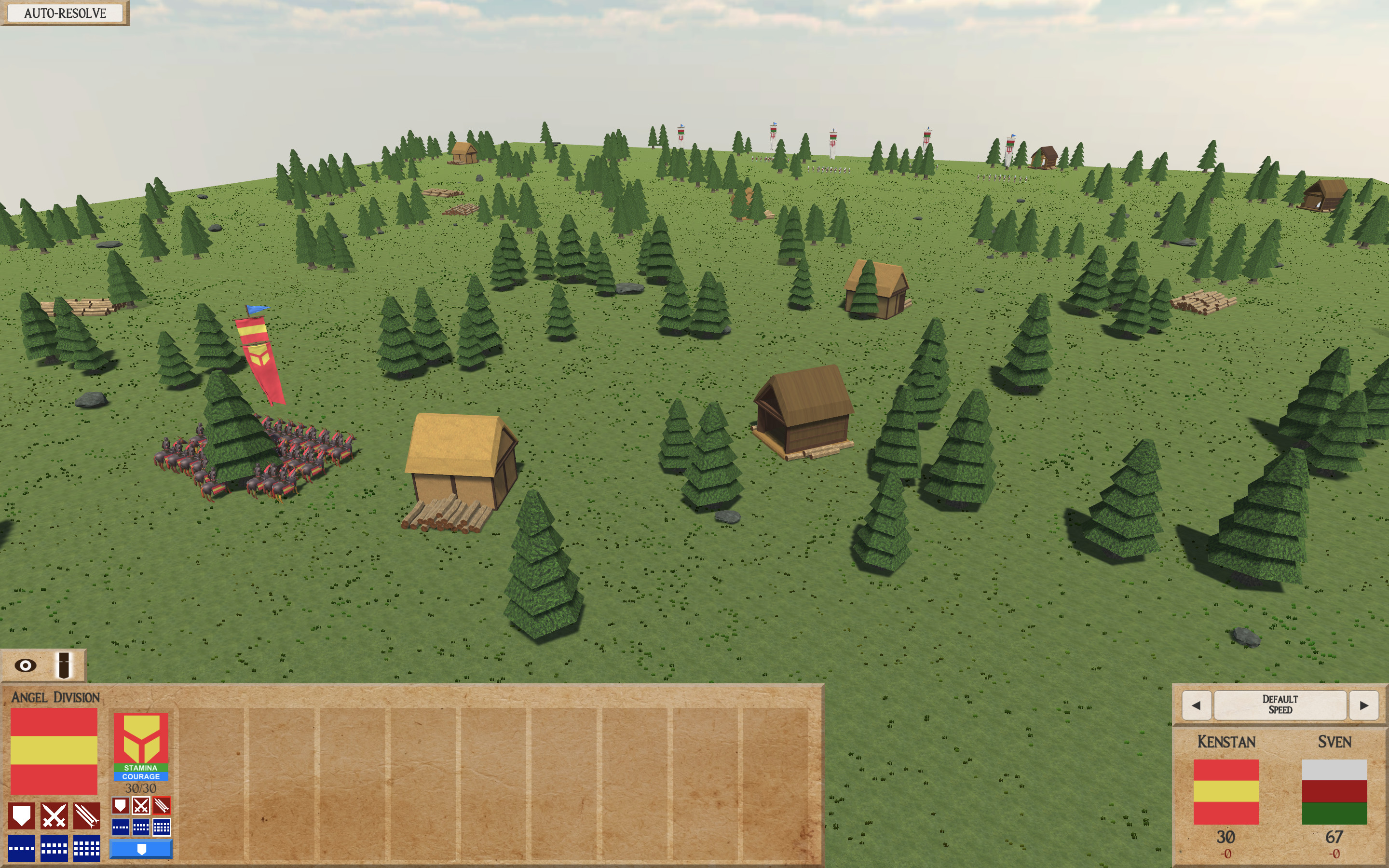
Task: Toggle the highlighted skirmish stance on unit card
Action: 163,806
